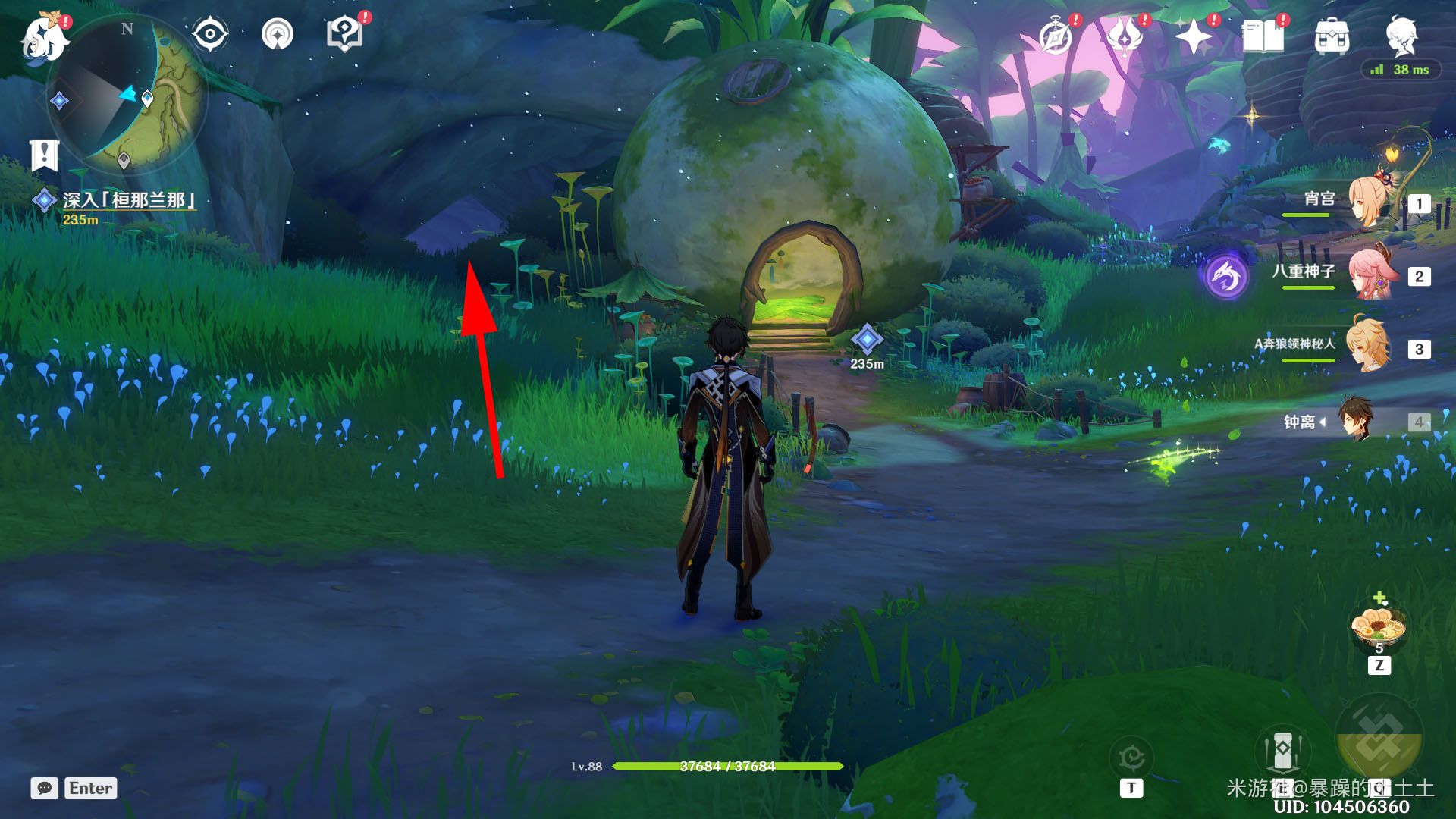Open the inventory backpack icon

1332,36
